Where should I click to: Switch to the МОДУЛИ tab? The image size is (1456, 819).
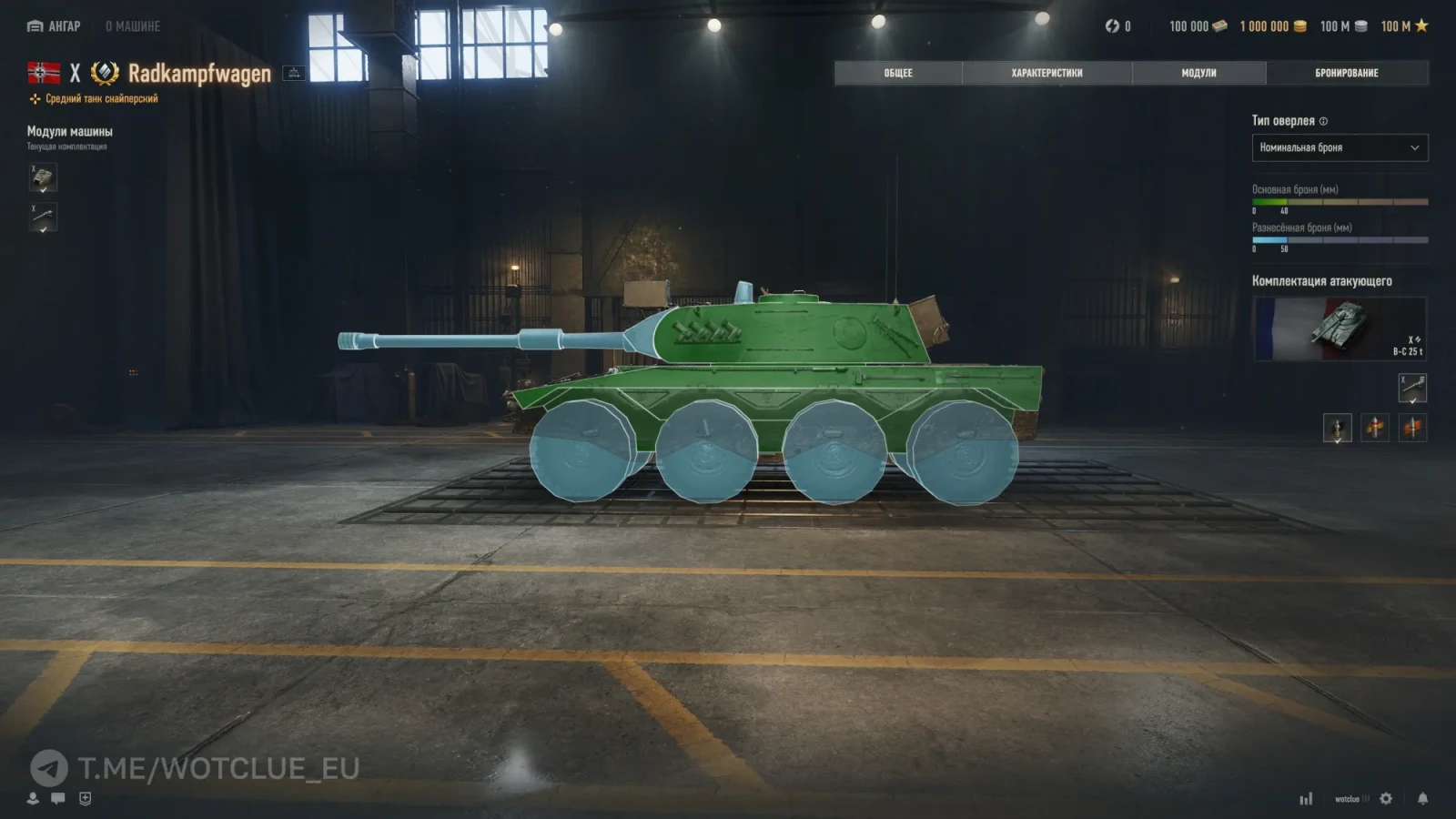(x=1201, y=73)
